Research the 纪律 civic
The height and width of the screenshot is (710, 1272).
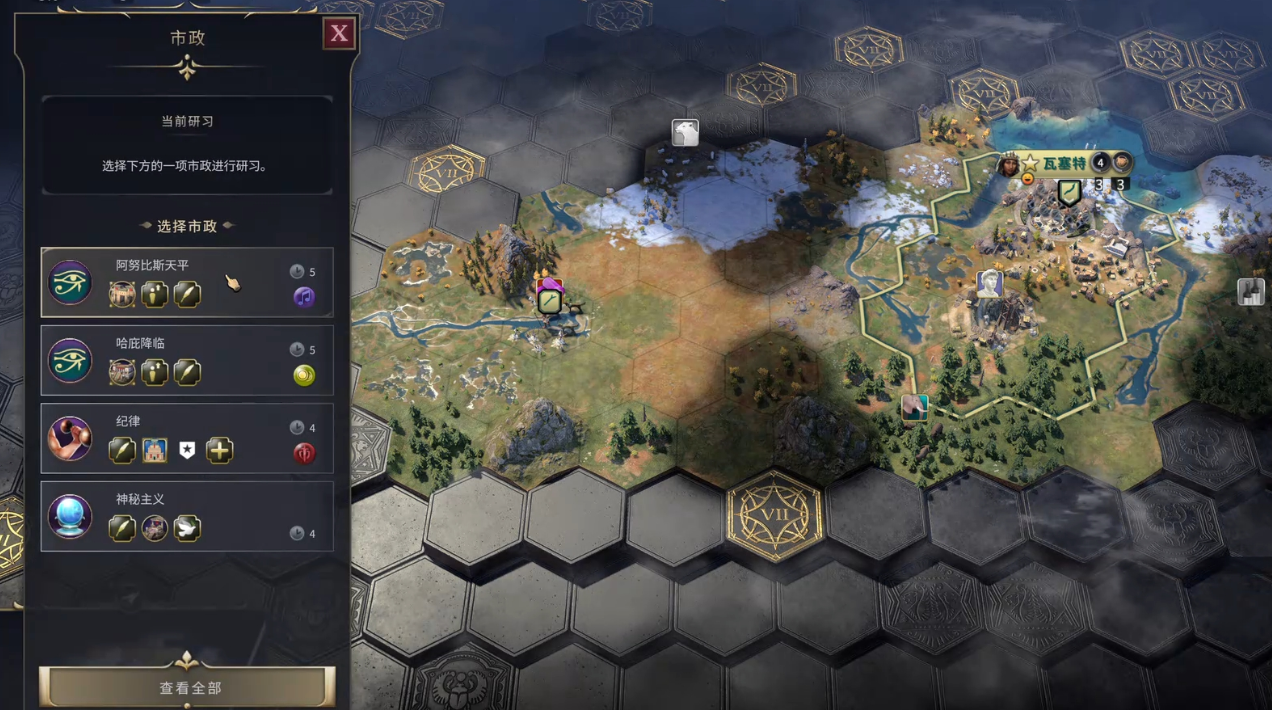187,438
